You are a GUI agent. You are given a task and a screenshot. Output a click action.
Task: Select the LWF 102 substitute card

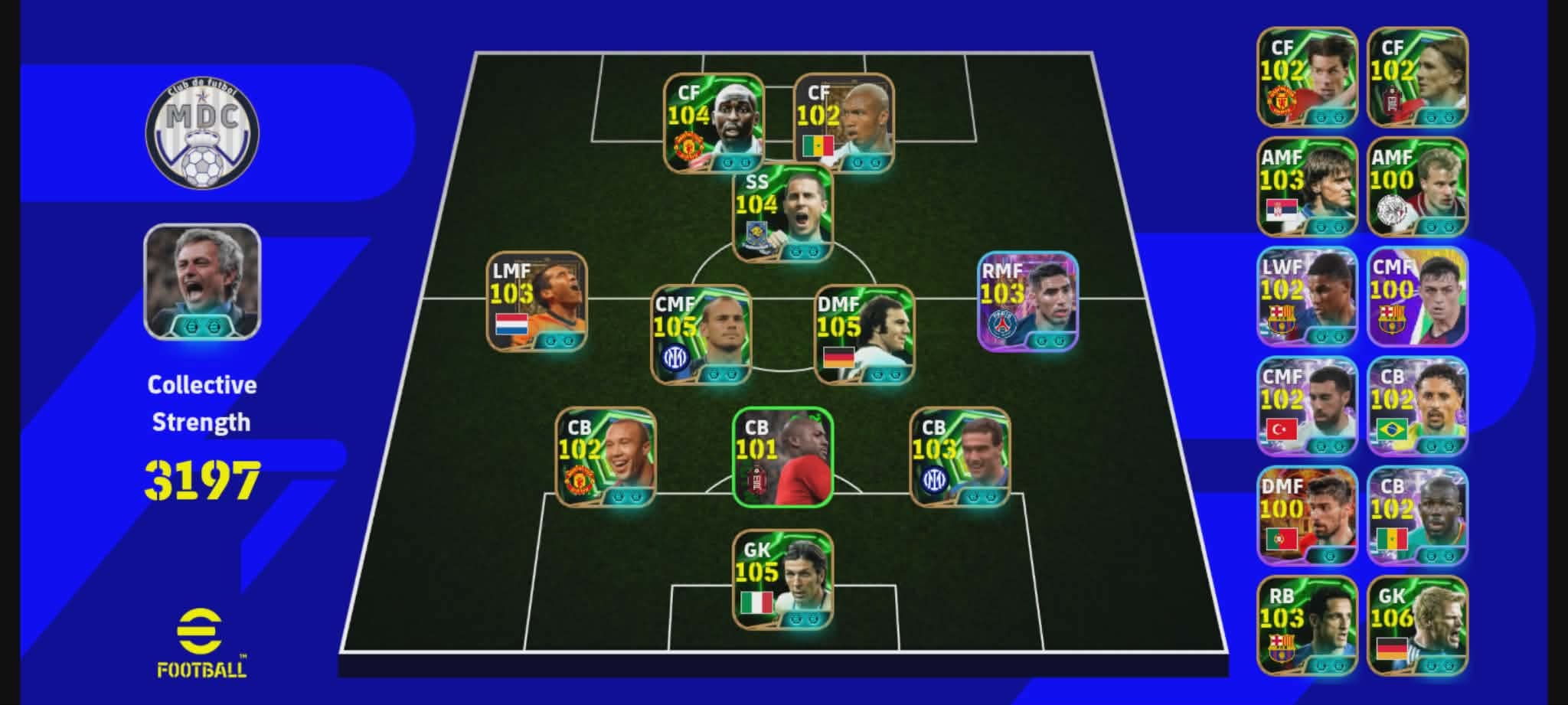[x=1307, y=296]
